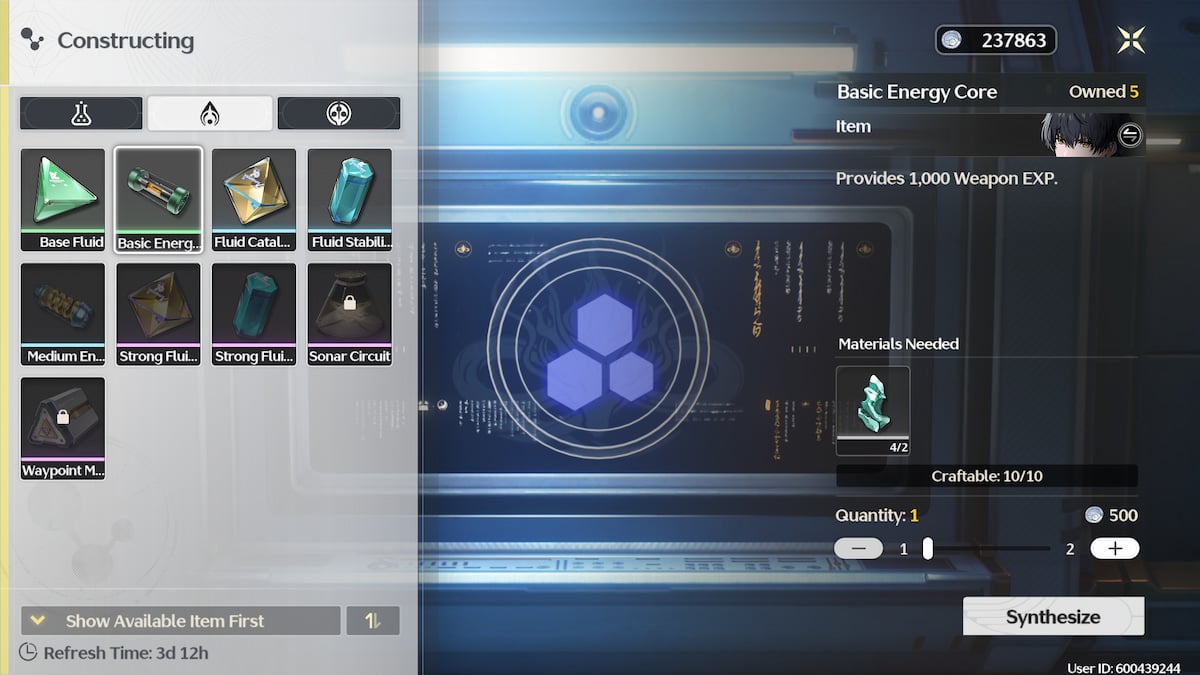Image resolution: width=1200 pixels, height=675 pixels.
Task: Click the character swap icon
Action: pos(1130,135)
